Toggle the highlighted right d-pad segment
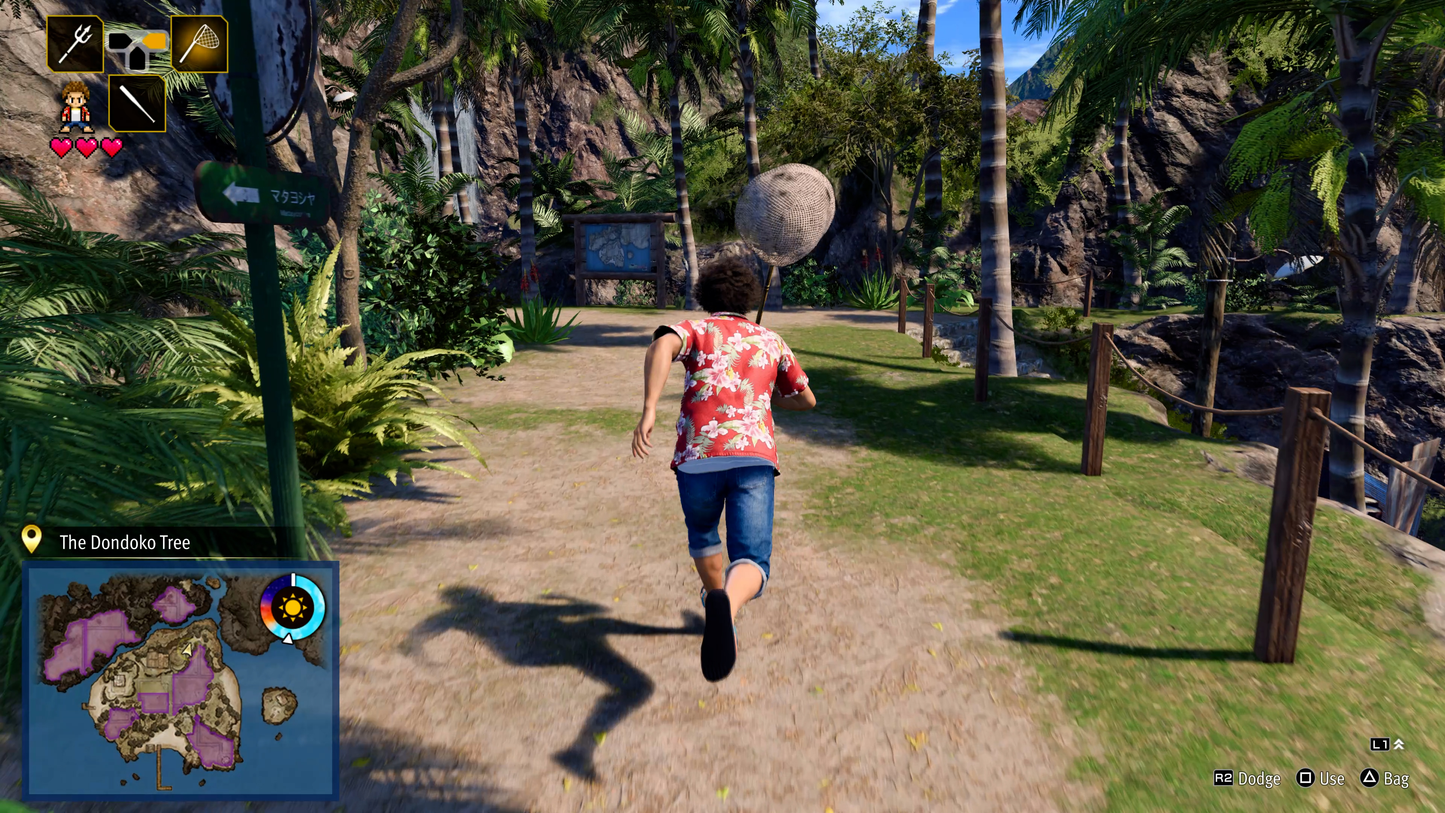 coord(154,41)
